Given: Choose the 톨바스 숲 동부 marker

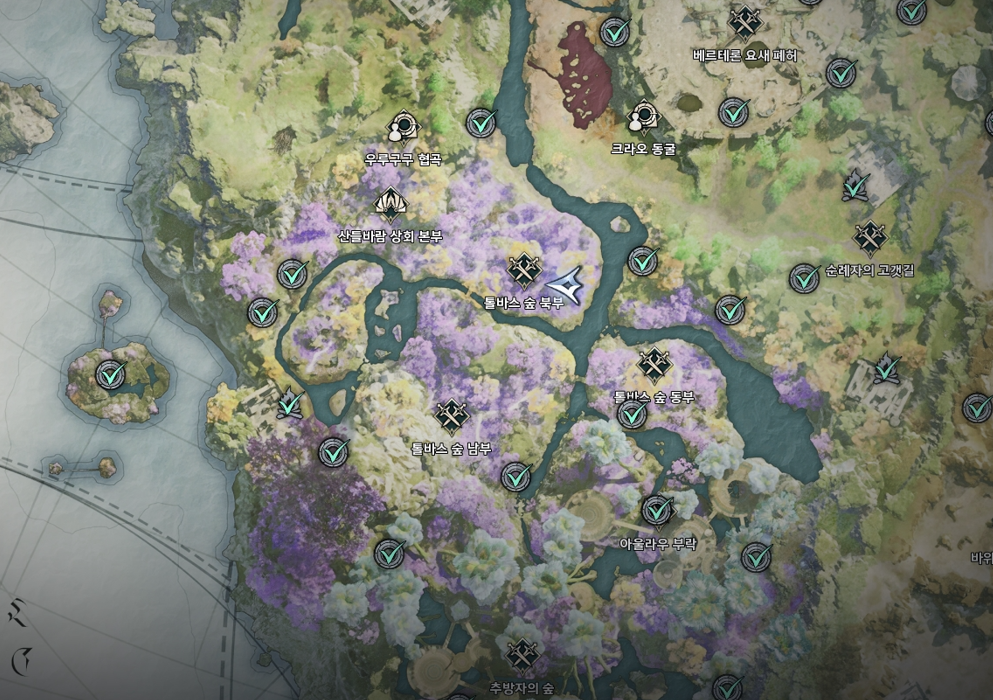Looking at the screenshot, I should coord(653,366).
